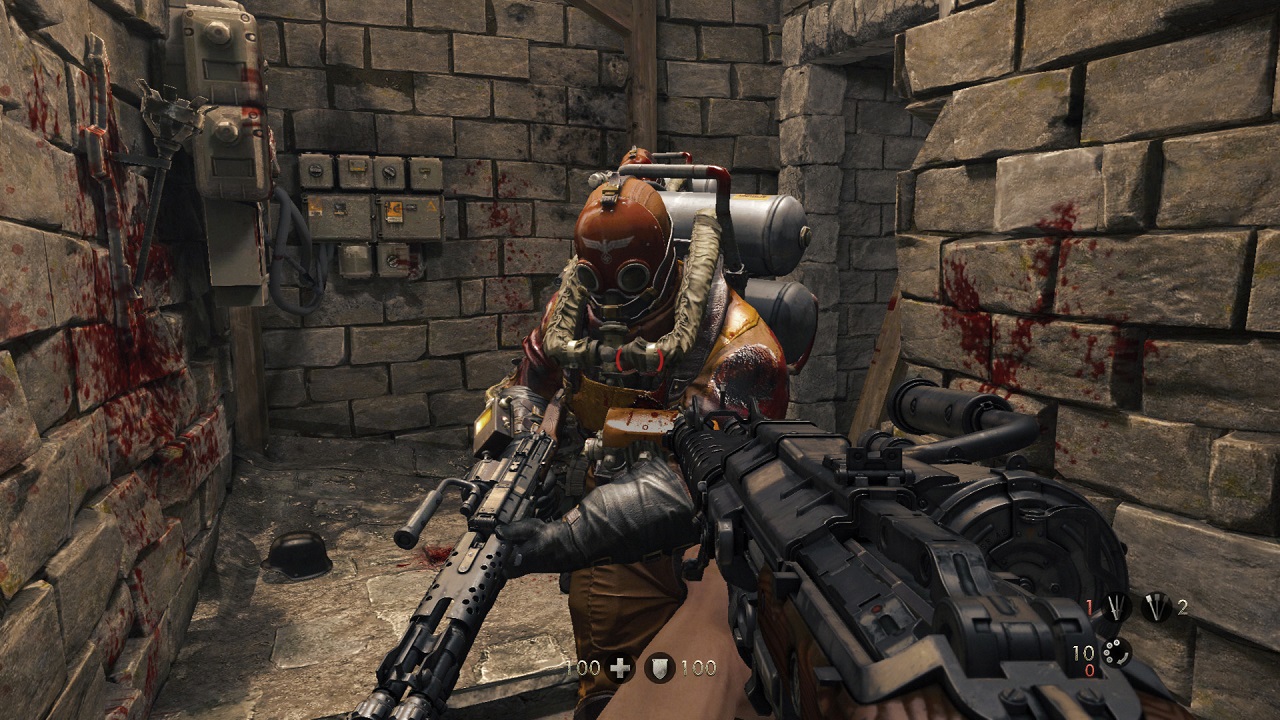Click the armor shield icon
This screenshot has height=720, width=1280.
(x=658, y=669)
